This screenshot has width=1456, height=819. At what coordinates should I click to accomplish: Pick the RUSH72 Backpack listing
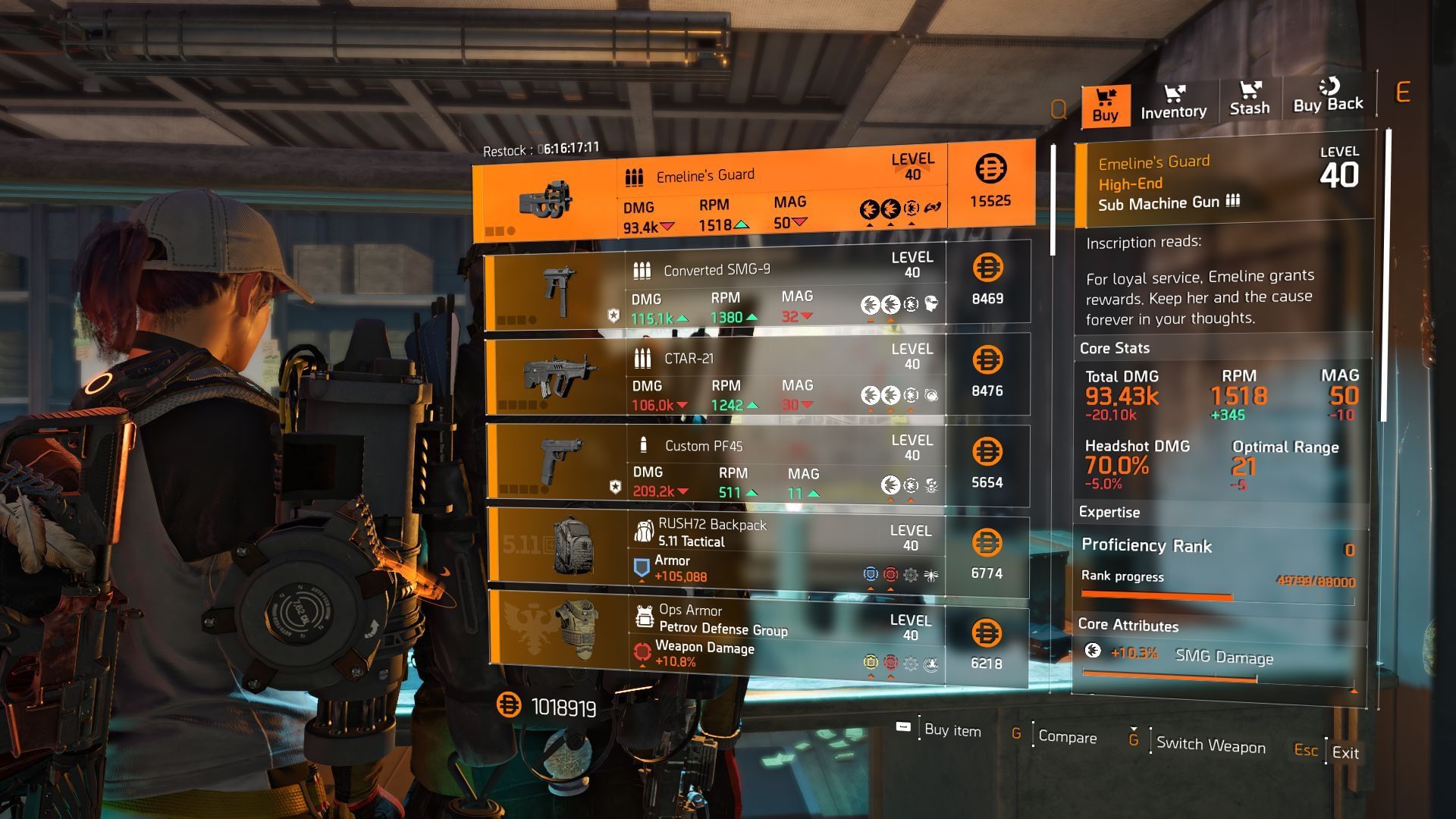757,551
